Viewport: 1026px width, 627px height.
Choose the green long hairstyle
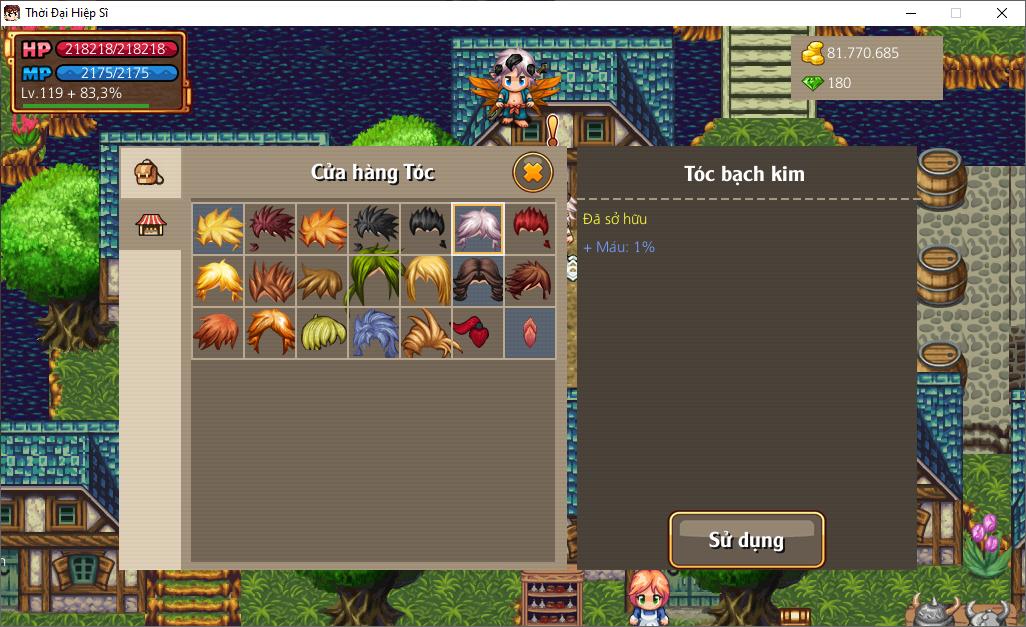click(x=374, y=280)
